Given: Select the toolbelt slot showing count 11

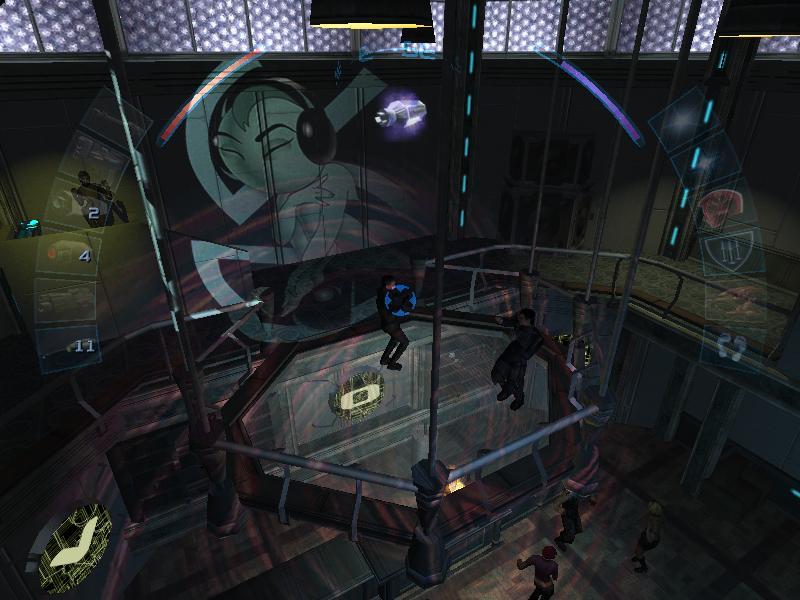Looking at the screenshot, I should 70,343.
